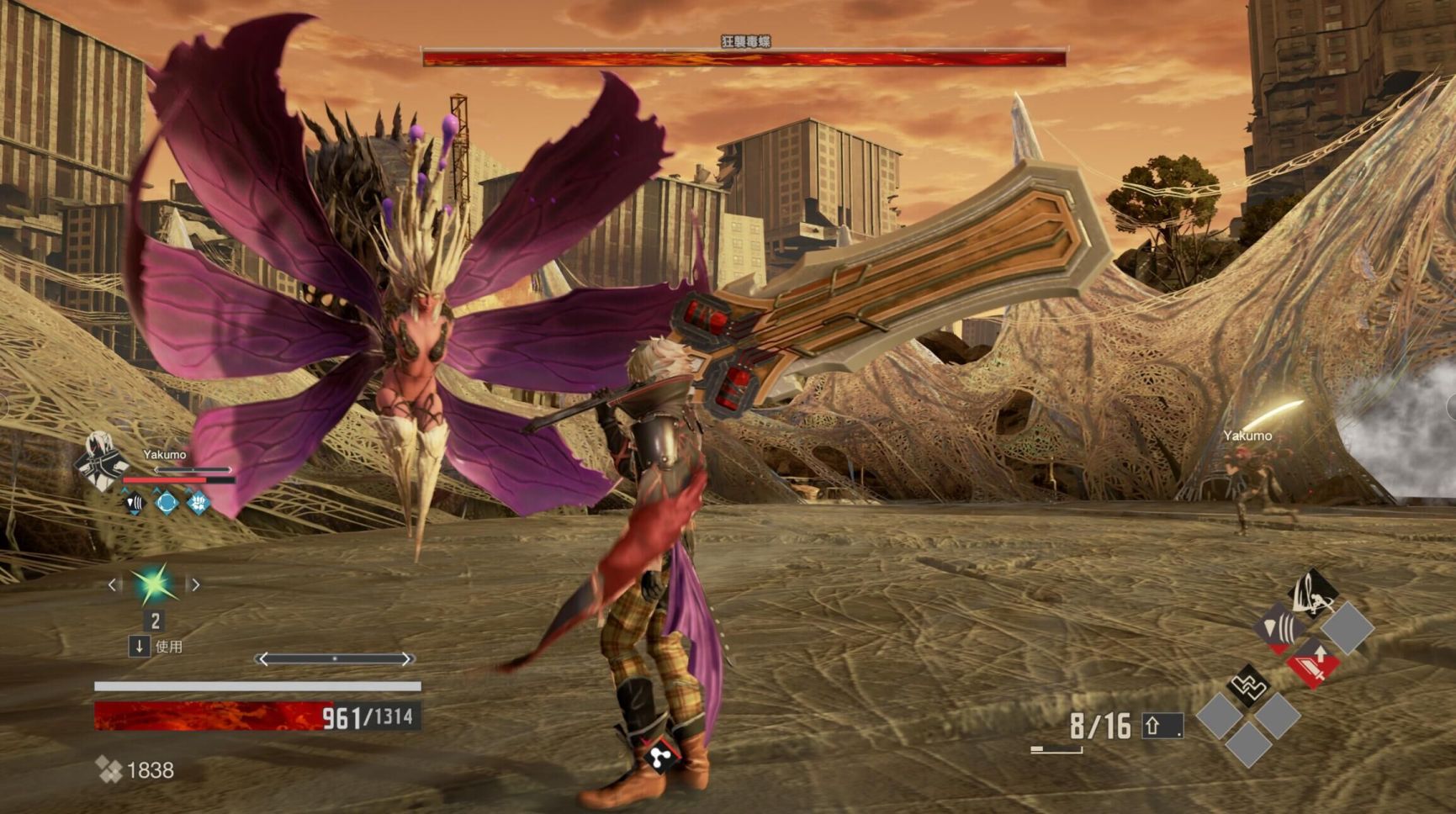
Task: Activate the red sword attack-up gift
Action: coord(1313,663)
